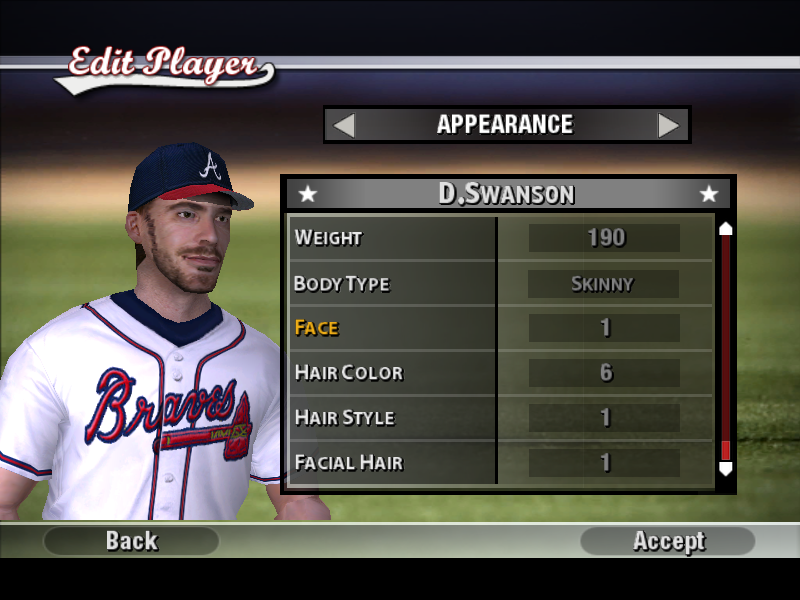Click the Weight value 190
Image resolution: width=800 pixels, height=600 pixels.
(x=605, y=238)
